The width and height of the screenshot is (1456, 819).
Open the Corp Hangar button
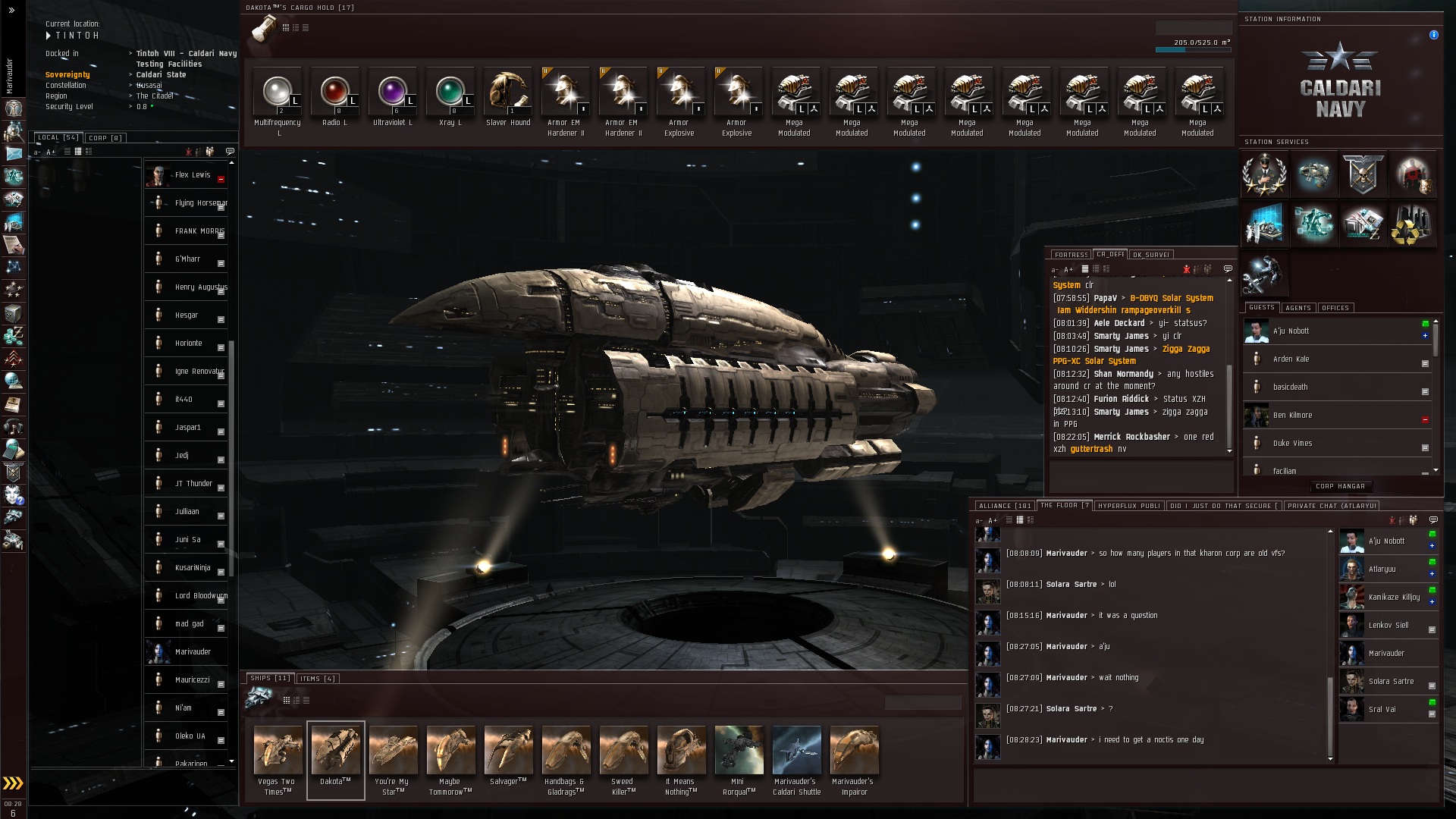click(x=1340, y=486)
